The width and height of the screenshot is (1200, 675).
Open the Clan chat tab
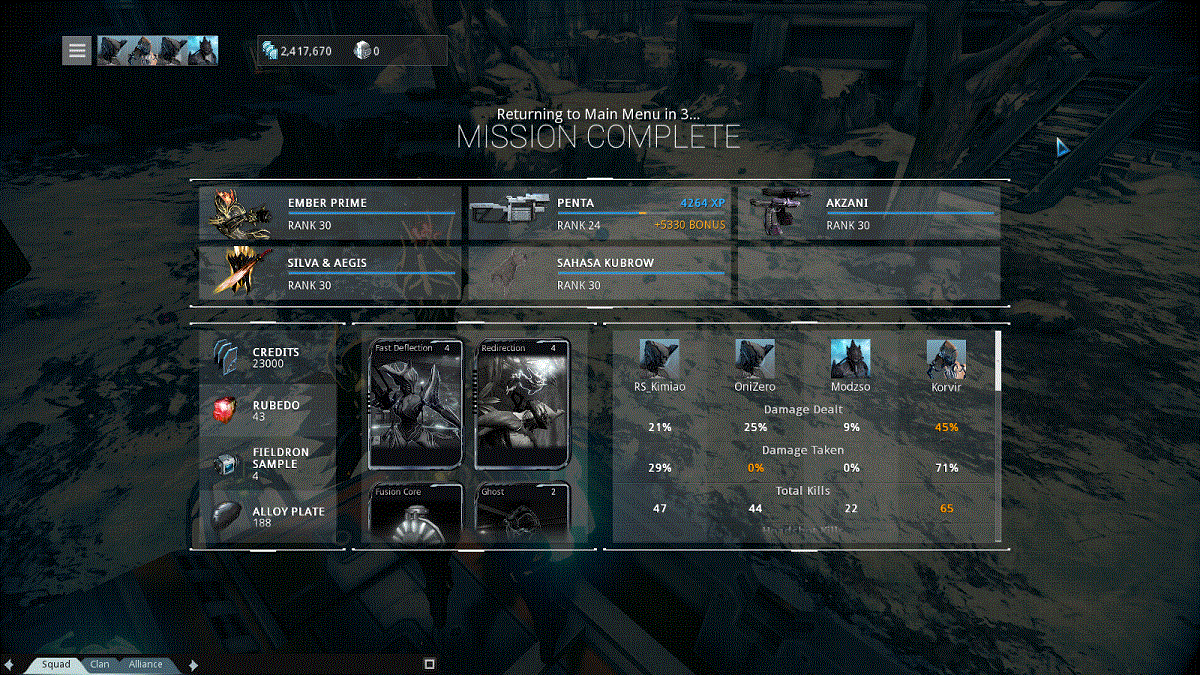[x=100, y=664]
